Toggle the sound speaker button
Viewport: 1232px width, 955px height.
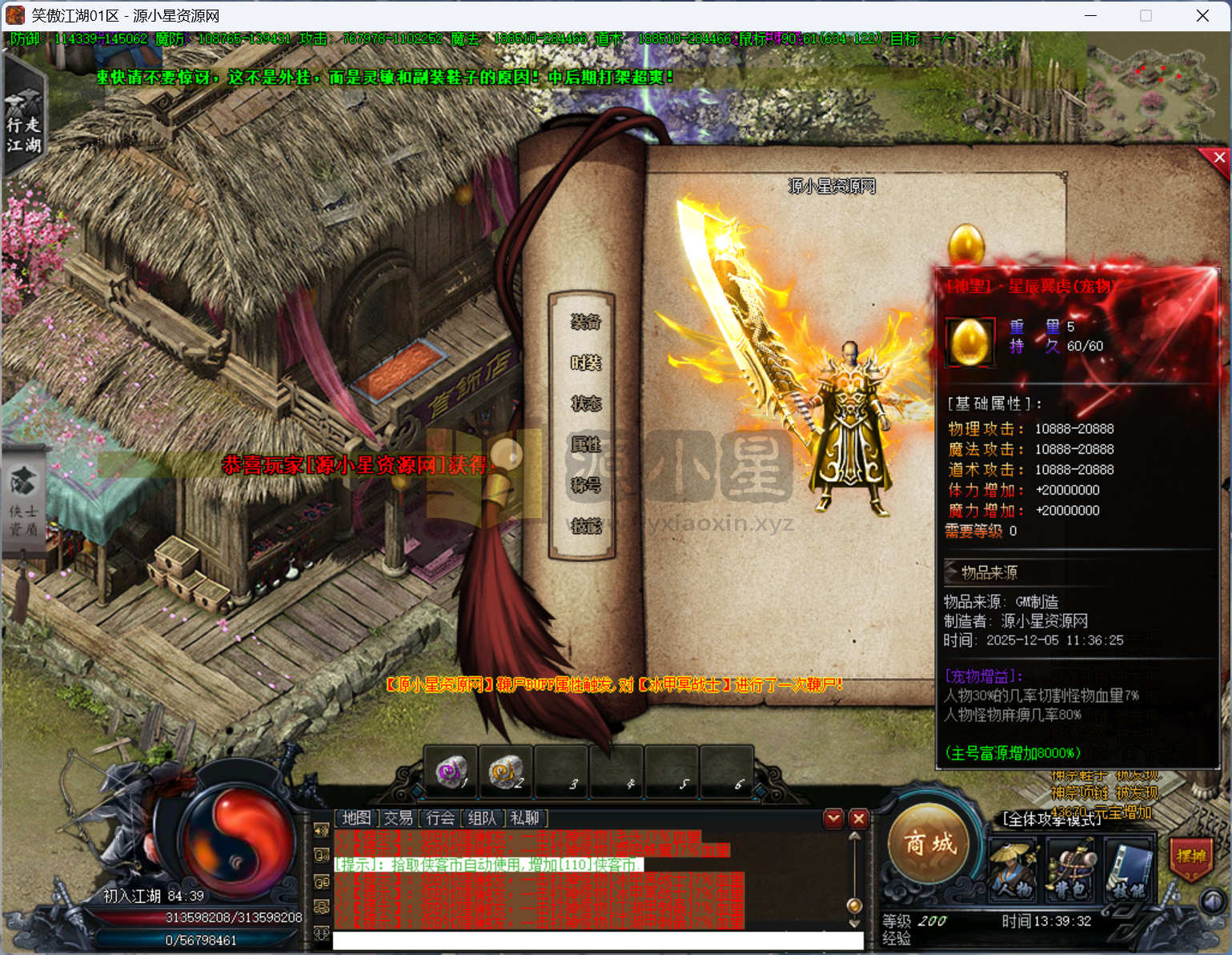tap(1214, 902)
